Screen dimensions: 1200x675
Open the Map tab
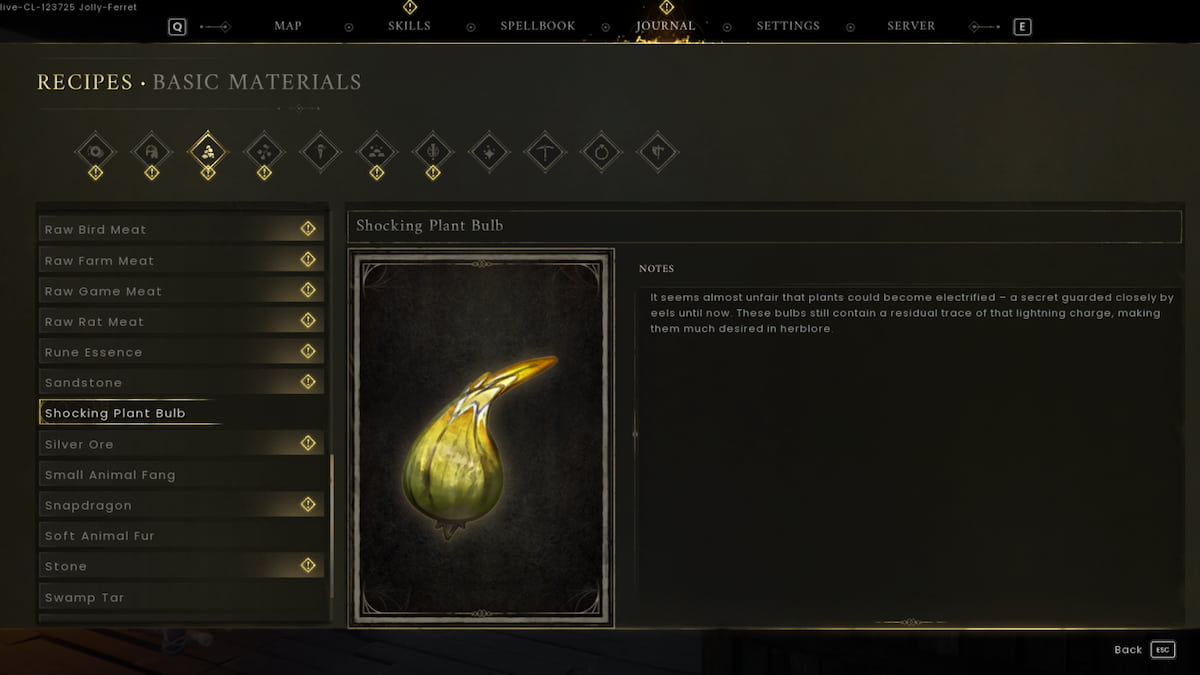click(288, 26)
